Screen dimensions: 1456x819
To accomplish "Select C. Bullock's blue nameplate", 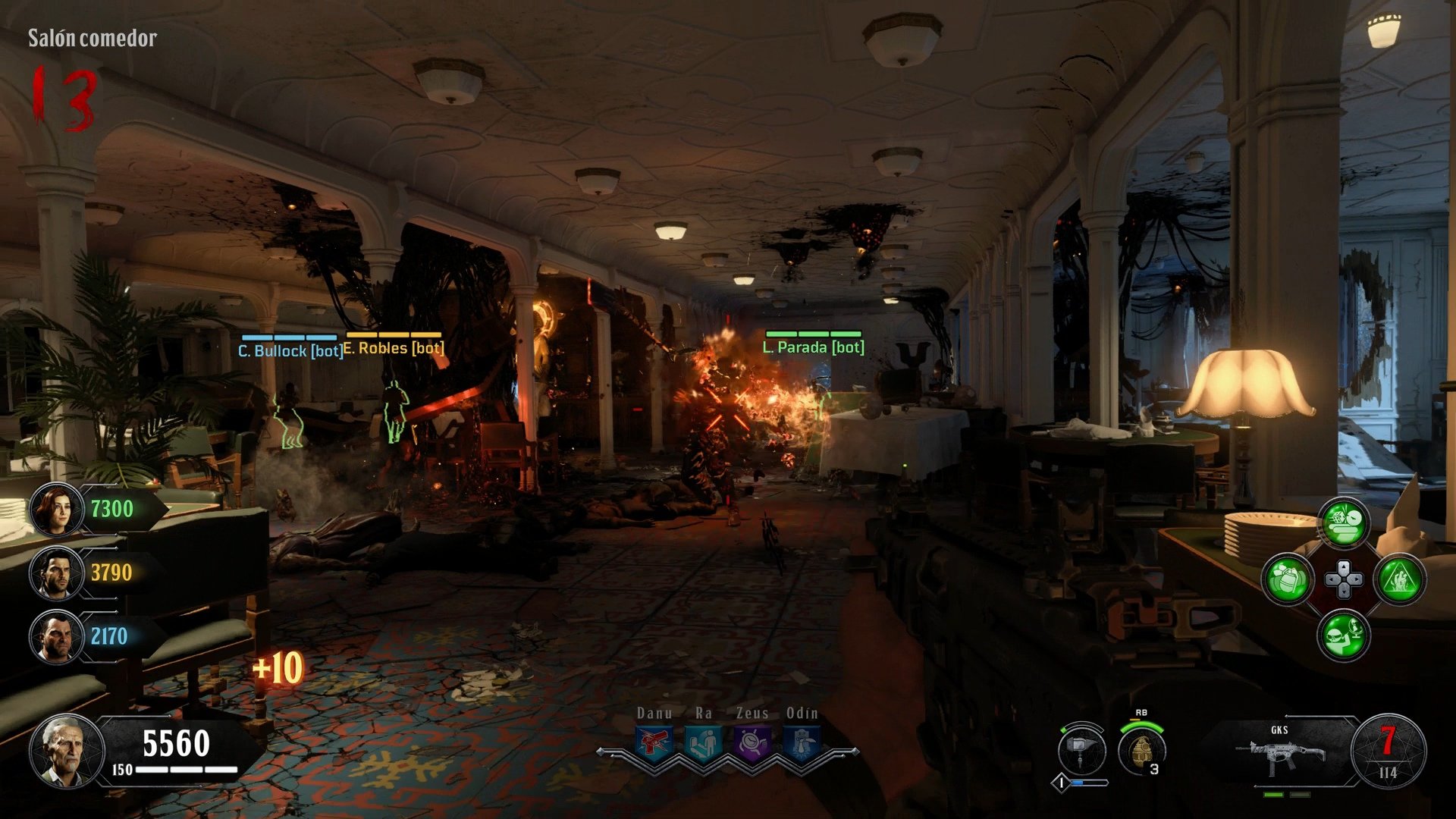I will (288, 350).
